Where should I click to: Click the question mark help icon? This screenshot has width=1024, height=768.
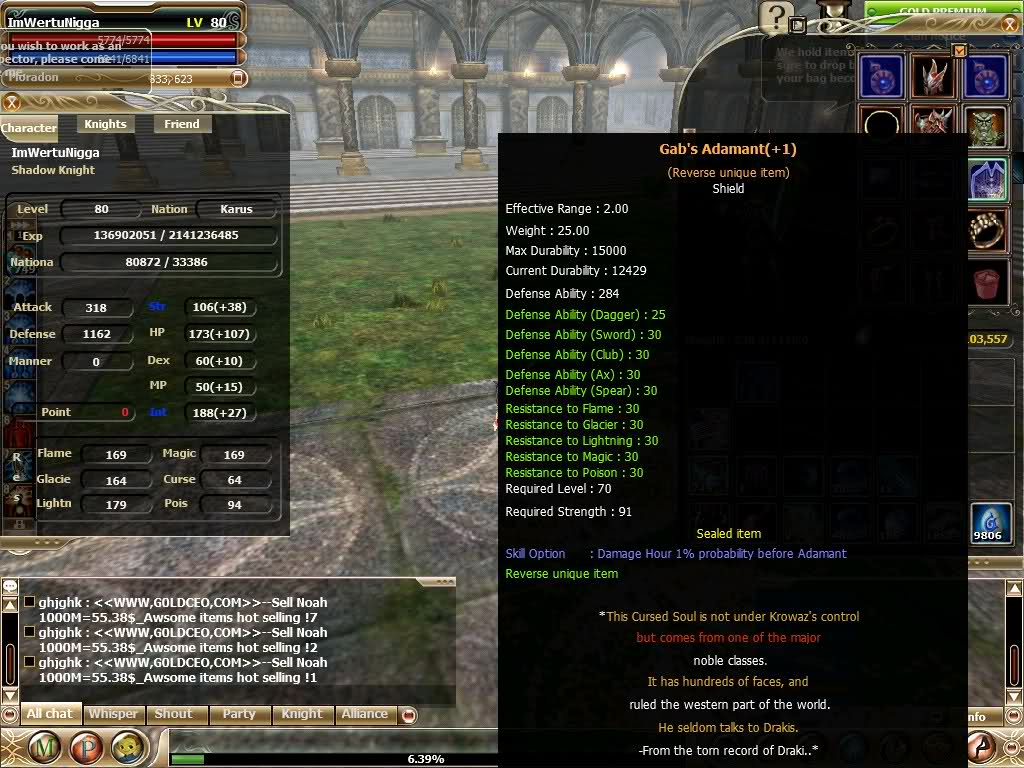click(776, 18)
